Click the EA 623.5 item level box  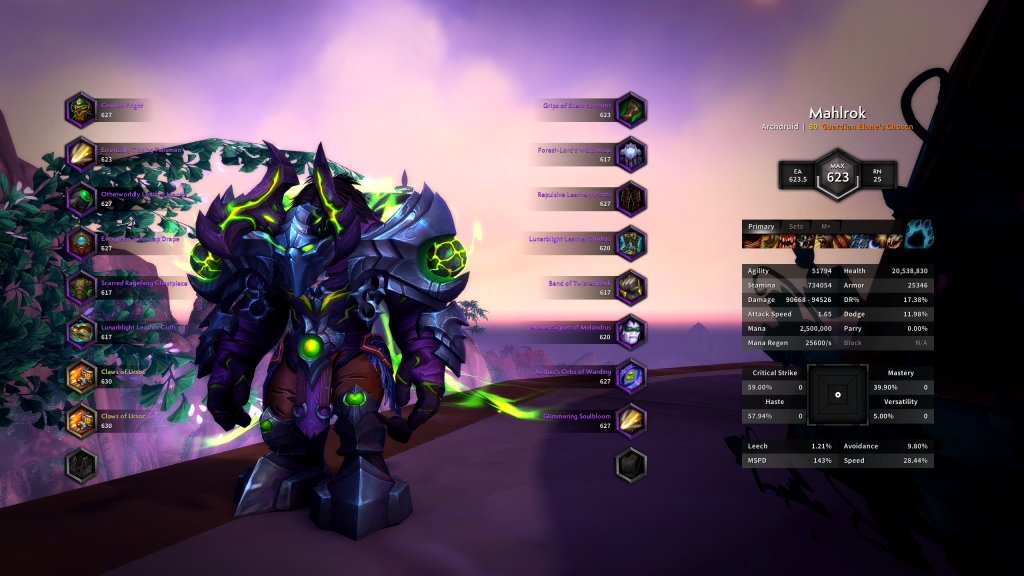pos(798,175)
